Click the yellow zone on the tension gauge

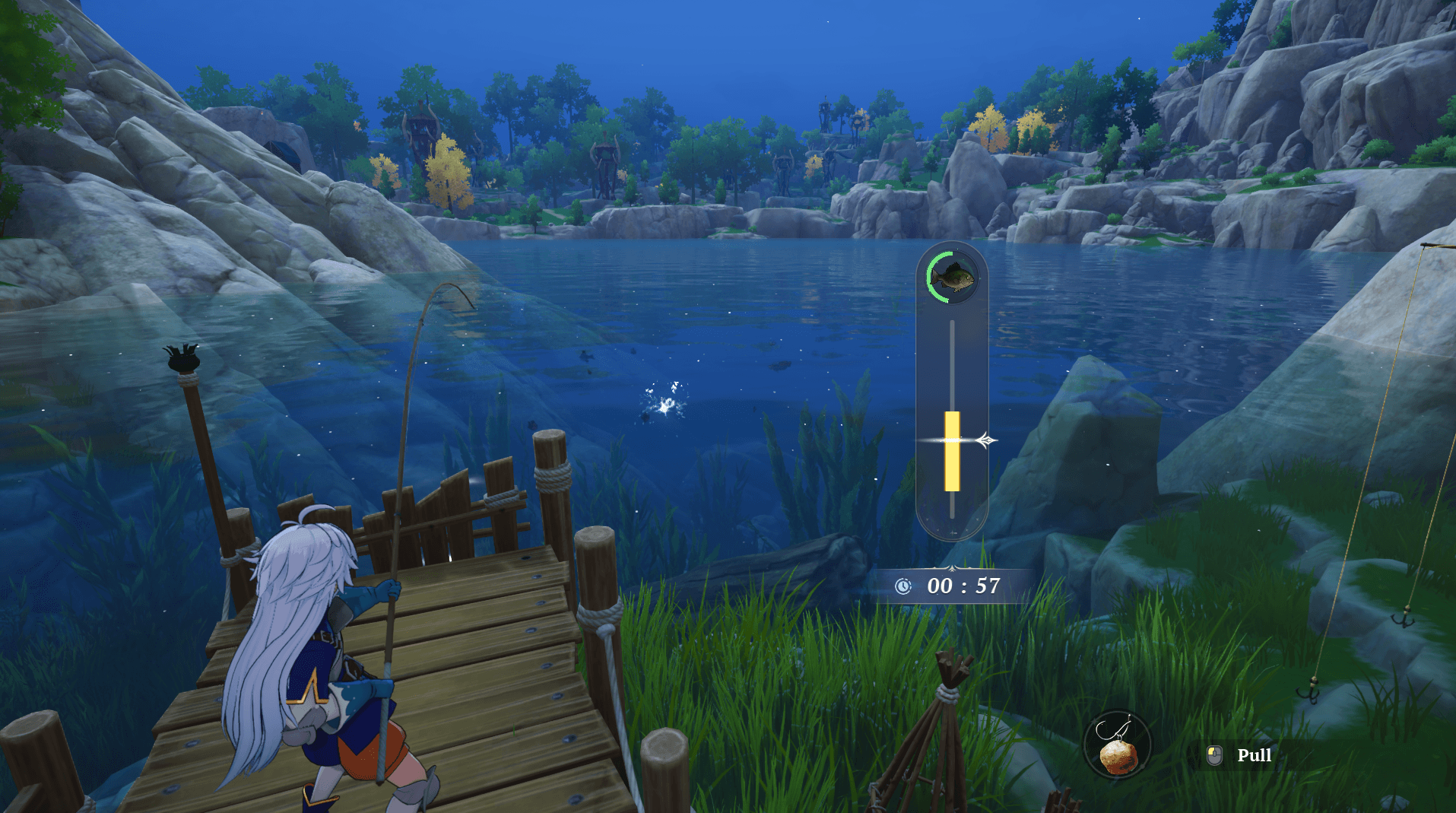click(952, 452)
